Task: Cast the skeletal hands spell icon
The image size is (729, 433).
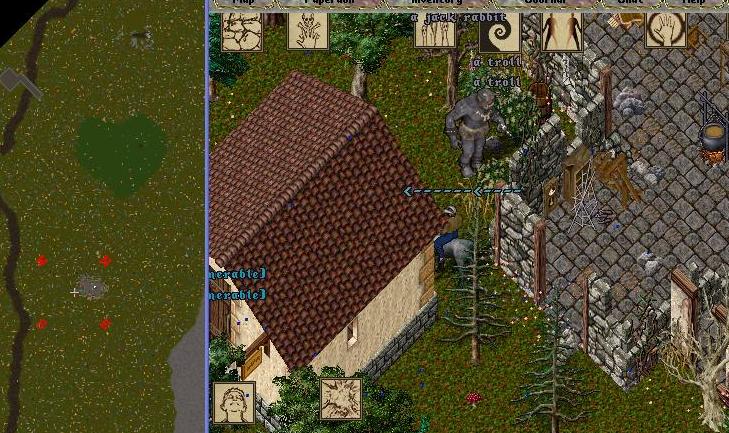Action: tap(308, 31)
